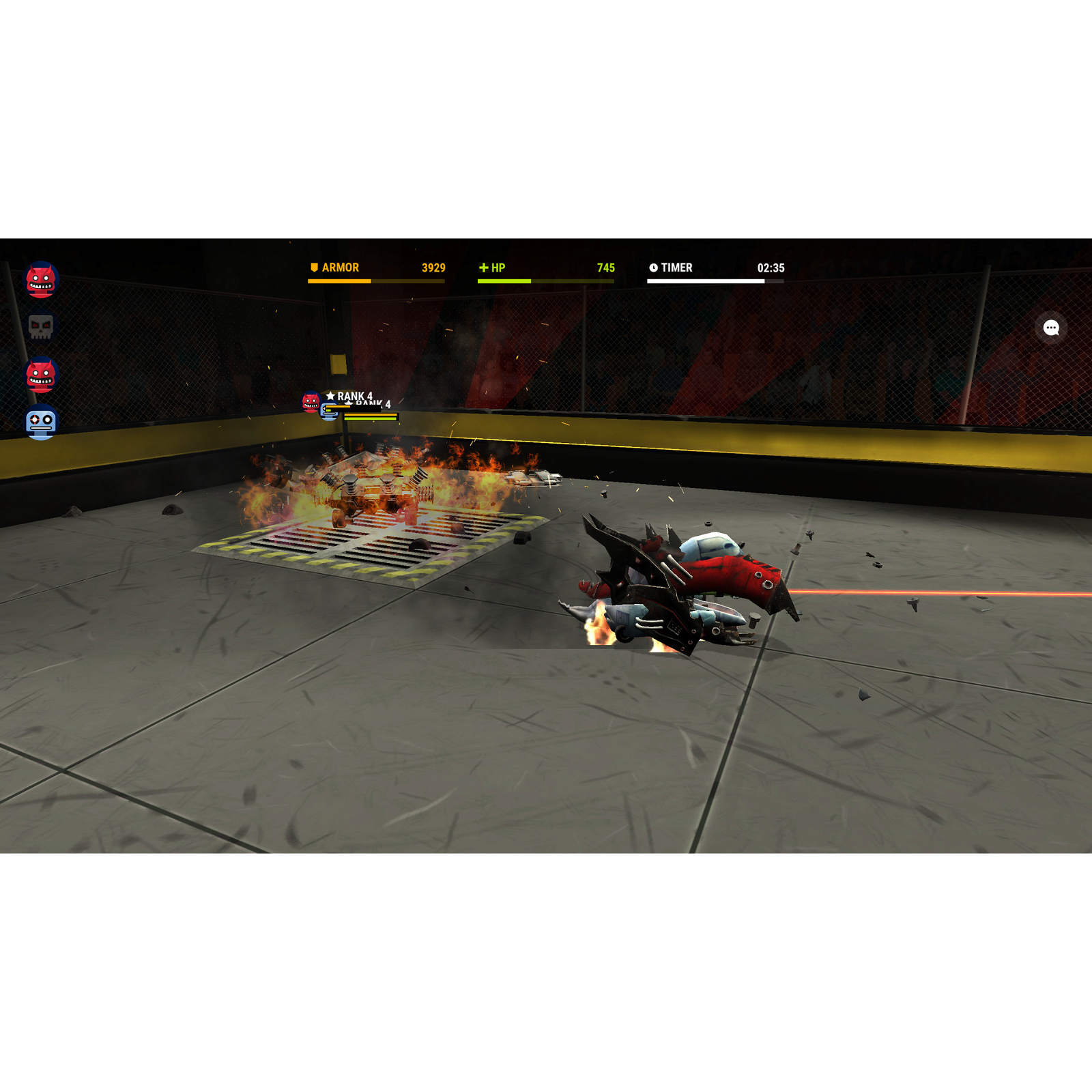Viewport: 1092px width, 1092px height.
Task: Click the skull emoji in the sidebar
Action: pyautogui.click(x=40, y=326)
